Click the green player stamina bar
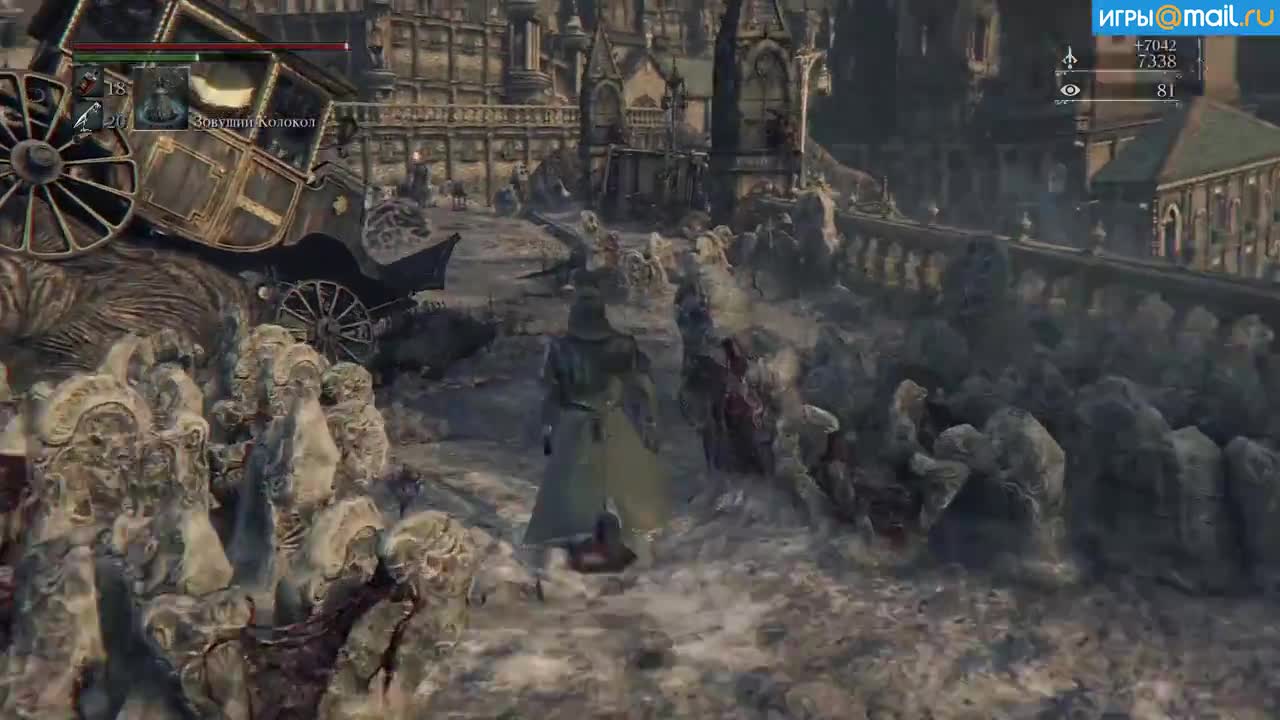Viewport: 1280px width, 720px height. [135, 58]
